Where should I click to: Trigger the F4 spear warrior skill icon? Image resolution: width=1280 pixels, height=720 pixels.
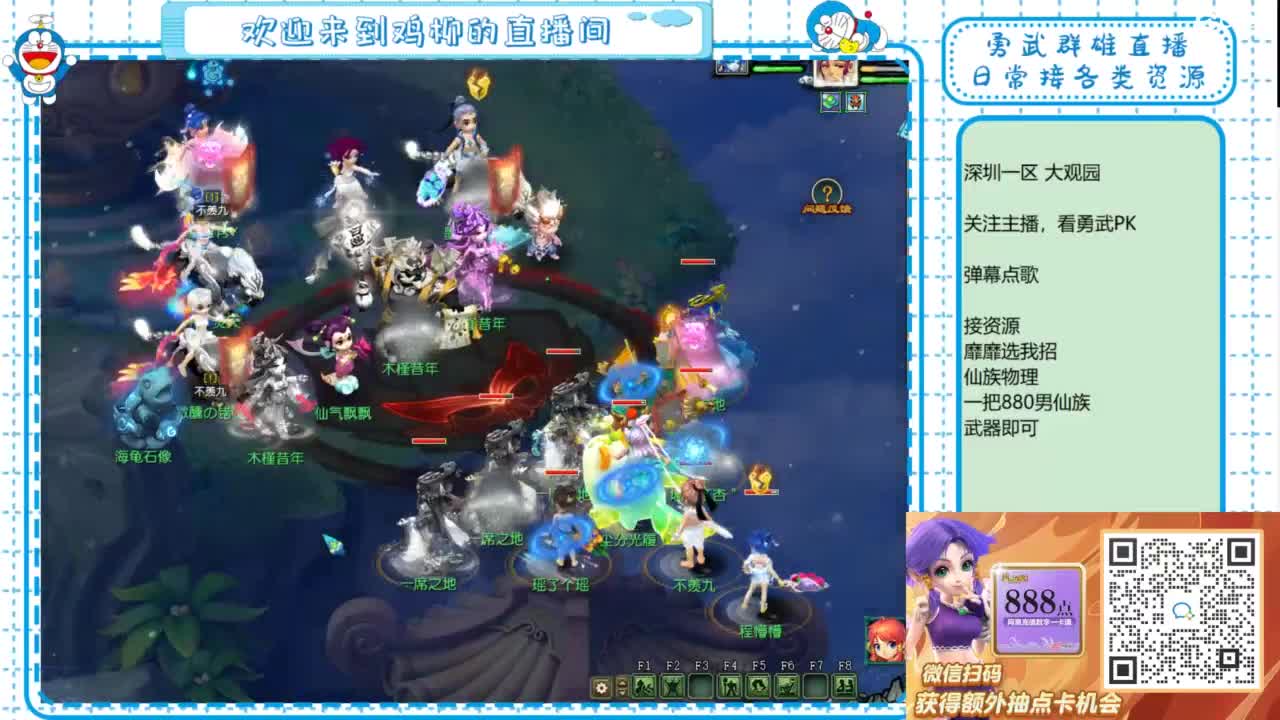(731, 686)
